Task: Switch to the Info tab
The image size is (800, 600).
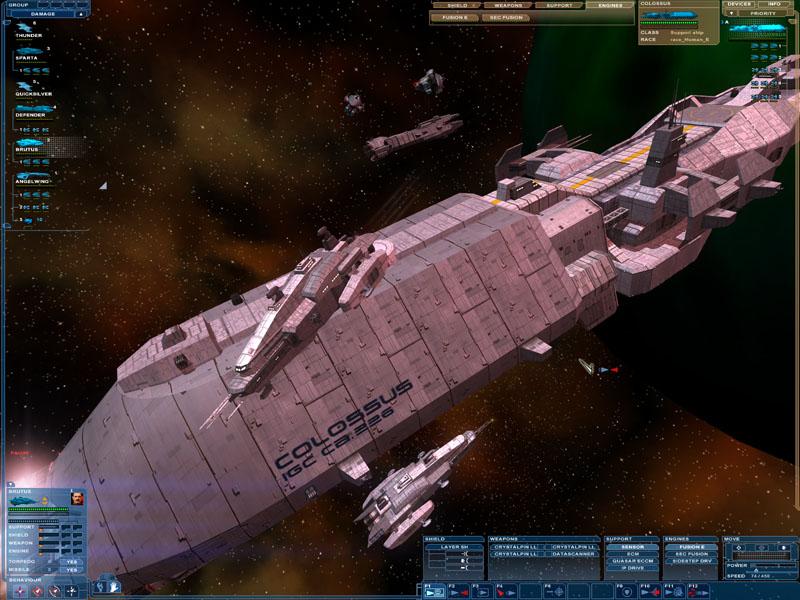Action: (x=775, y=4)
